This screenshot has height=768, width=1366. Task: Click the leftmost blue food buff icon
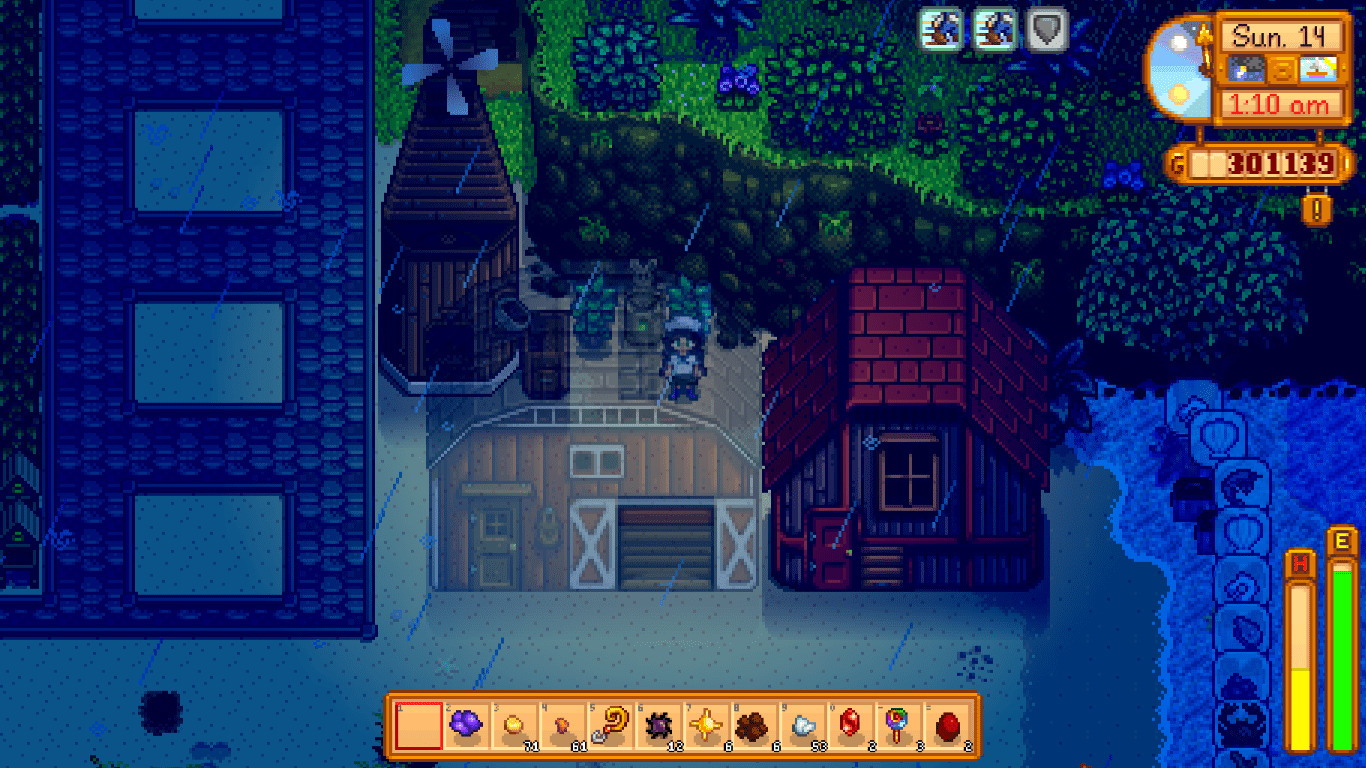[x=941, y=31]
